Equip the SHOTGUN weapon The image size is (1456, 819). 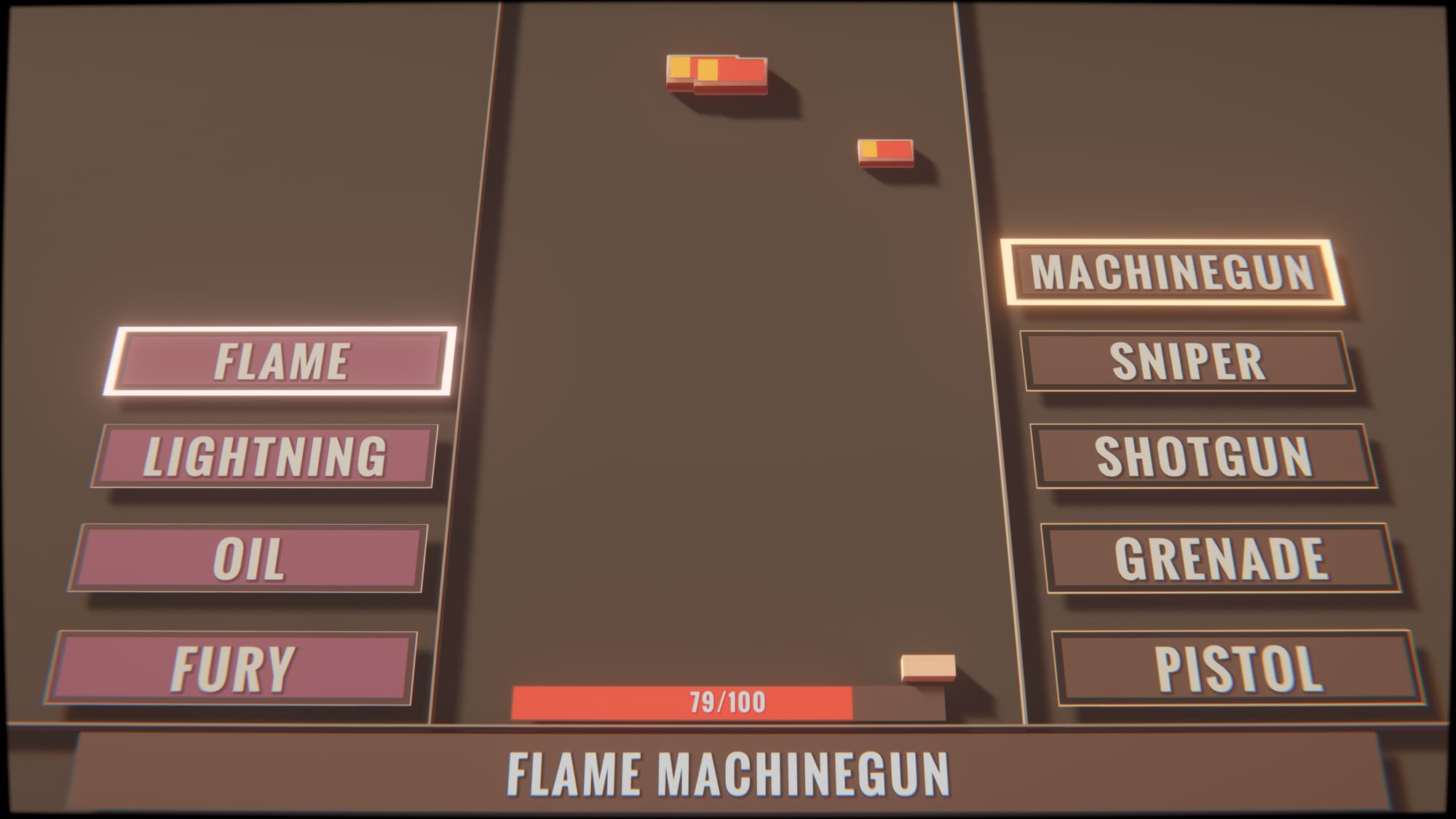(1204, 456)
